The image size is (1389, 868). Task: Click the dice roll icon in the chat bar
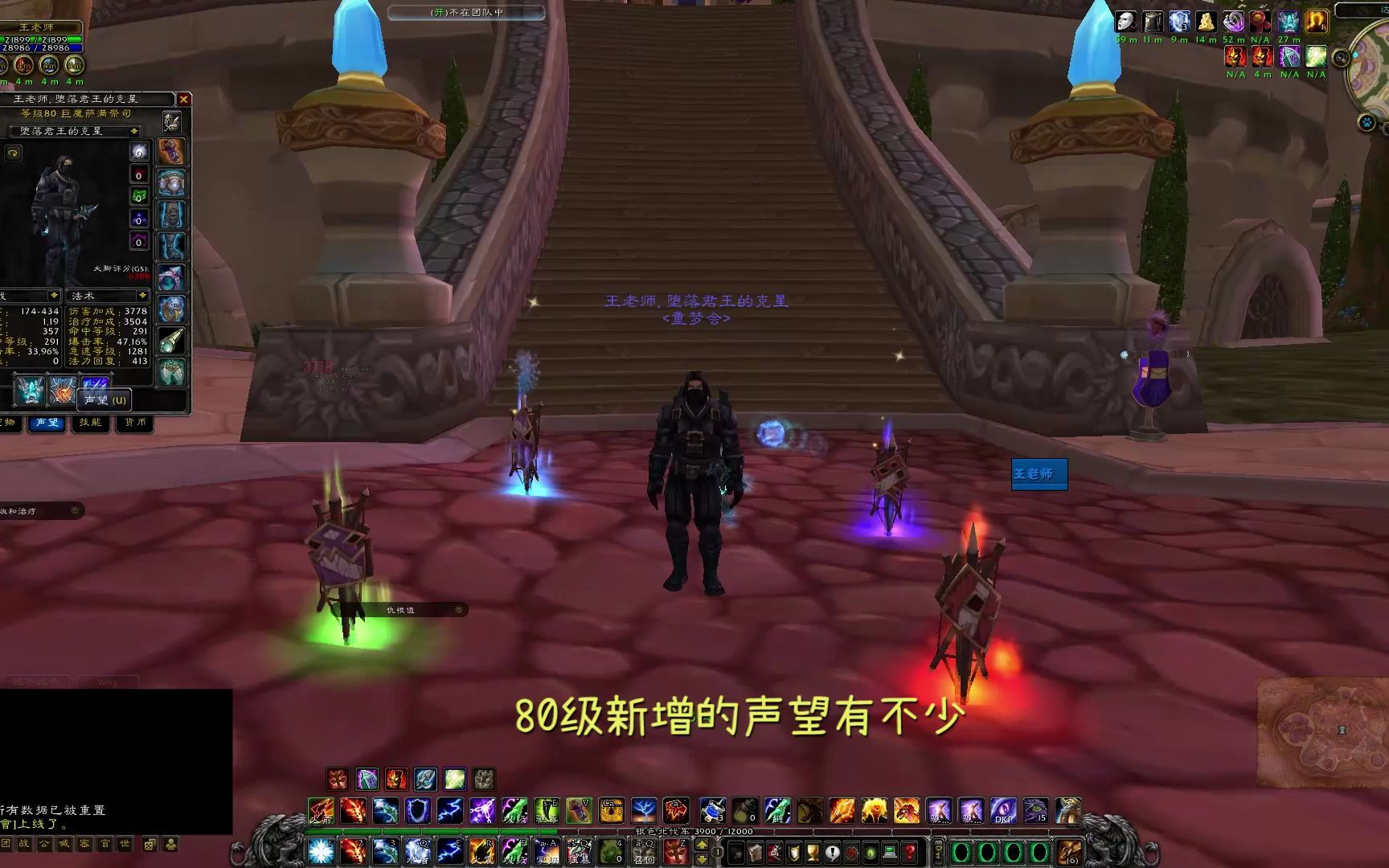(149, 844)
